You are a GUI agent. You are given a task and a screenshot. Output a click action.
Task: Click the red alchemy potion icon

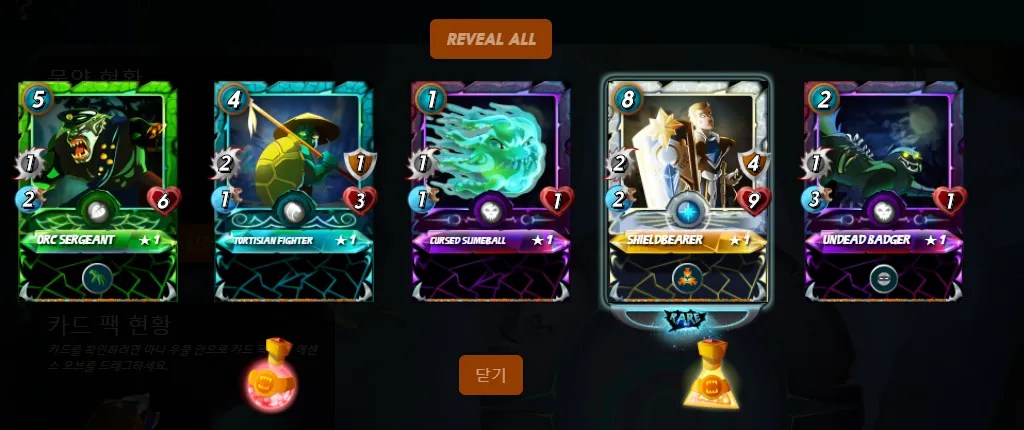[274, 381]
